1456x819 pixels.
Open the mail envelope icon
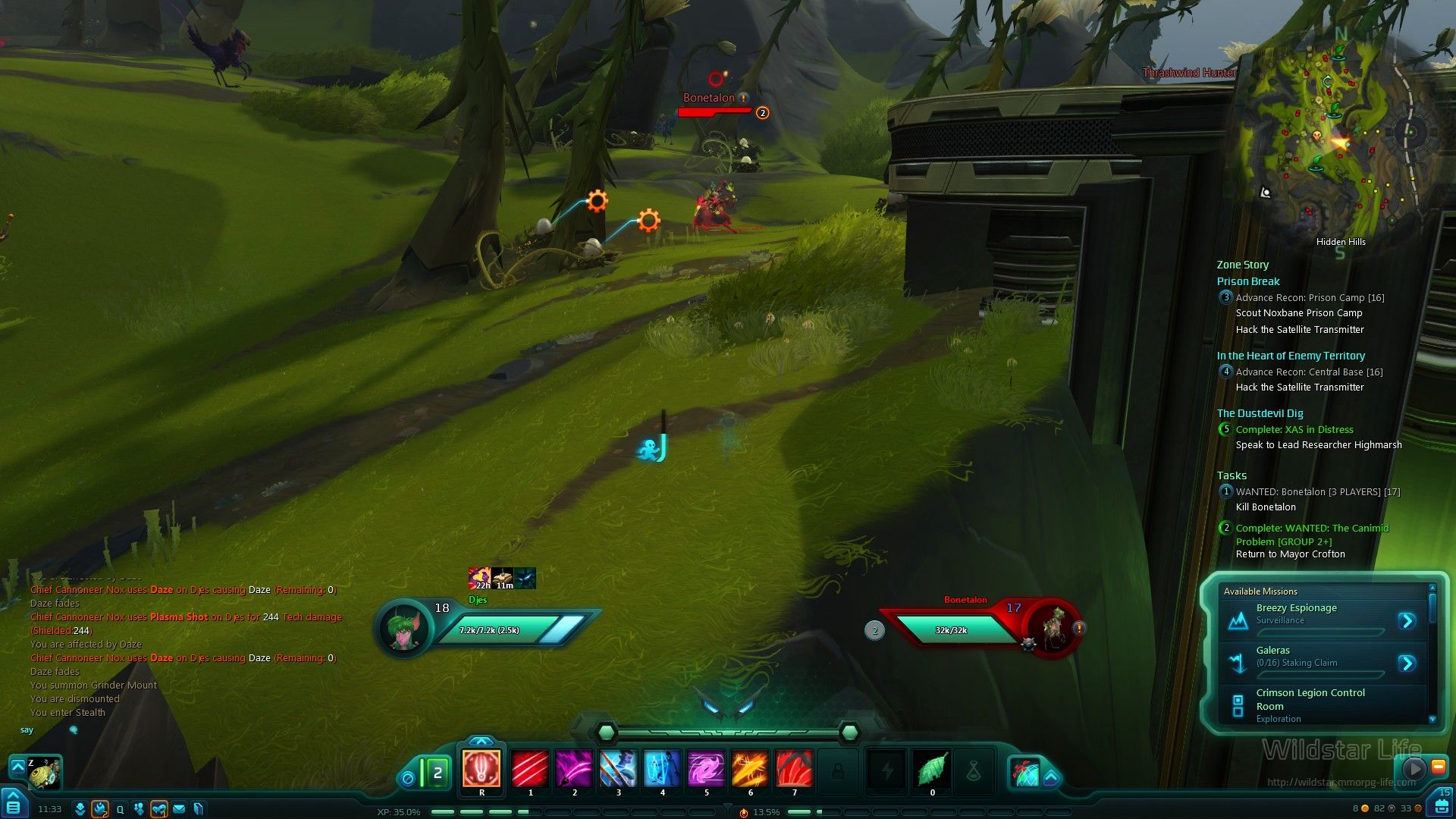(179, 809)
